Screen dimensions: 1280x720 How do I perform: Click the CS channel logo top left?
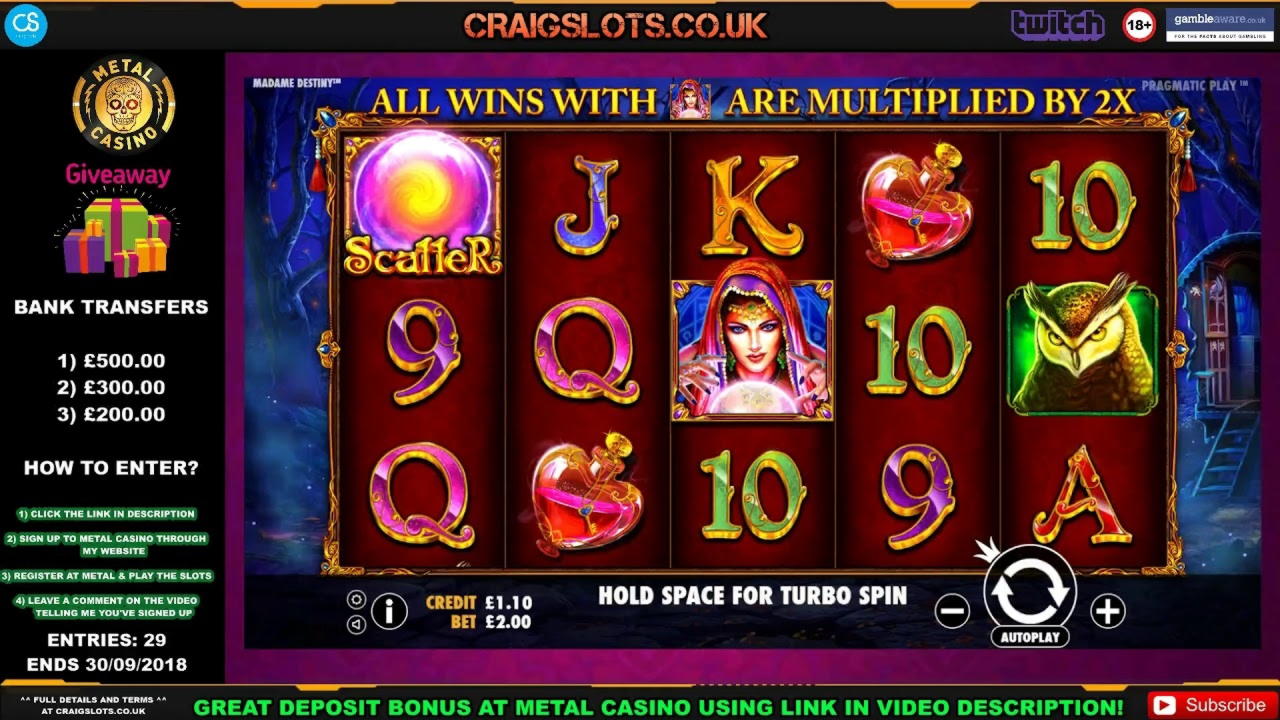27,27
